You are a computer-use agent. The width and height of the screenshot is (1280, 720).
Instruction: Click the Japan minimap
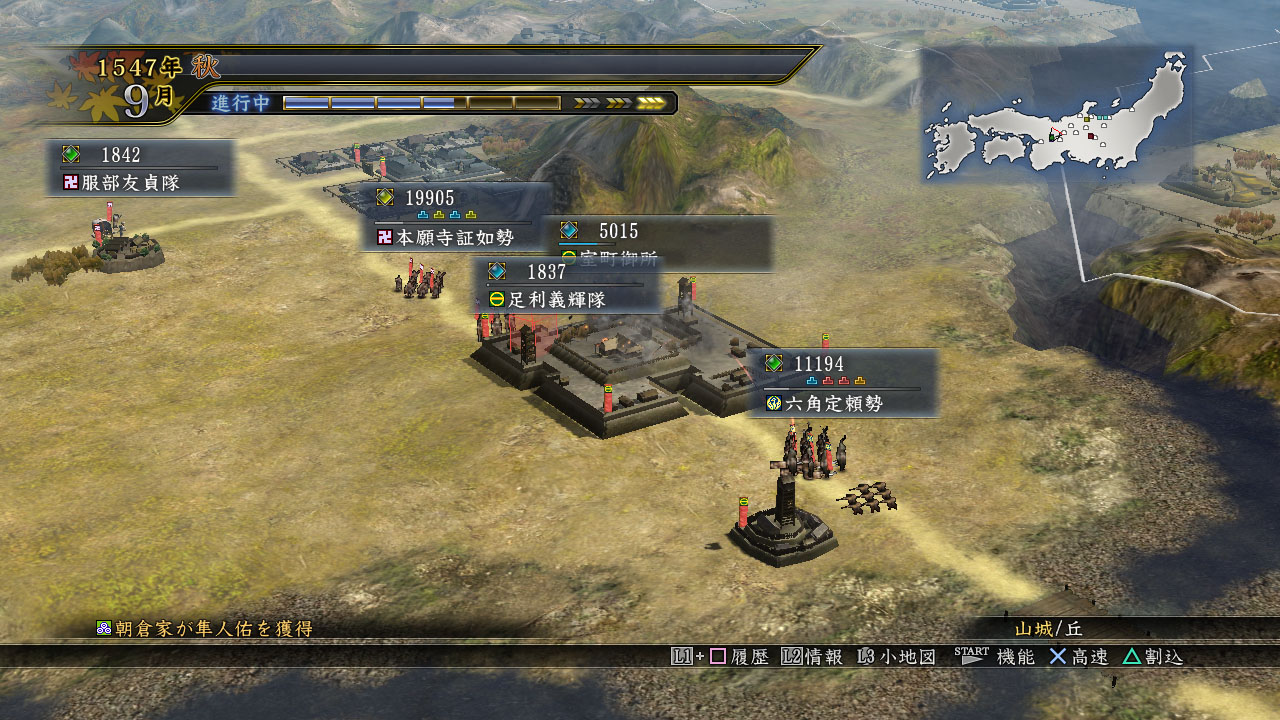1057,115
